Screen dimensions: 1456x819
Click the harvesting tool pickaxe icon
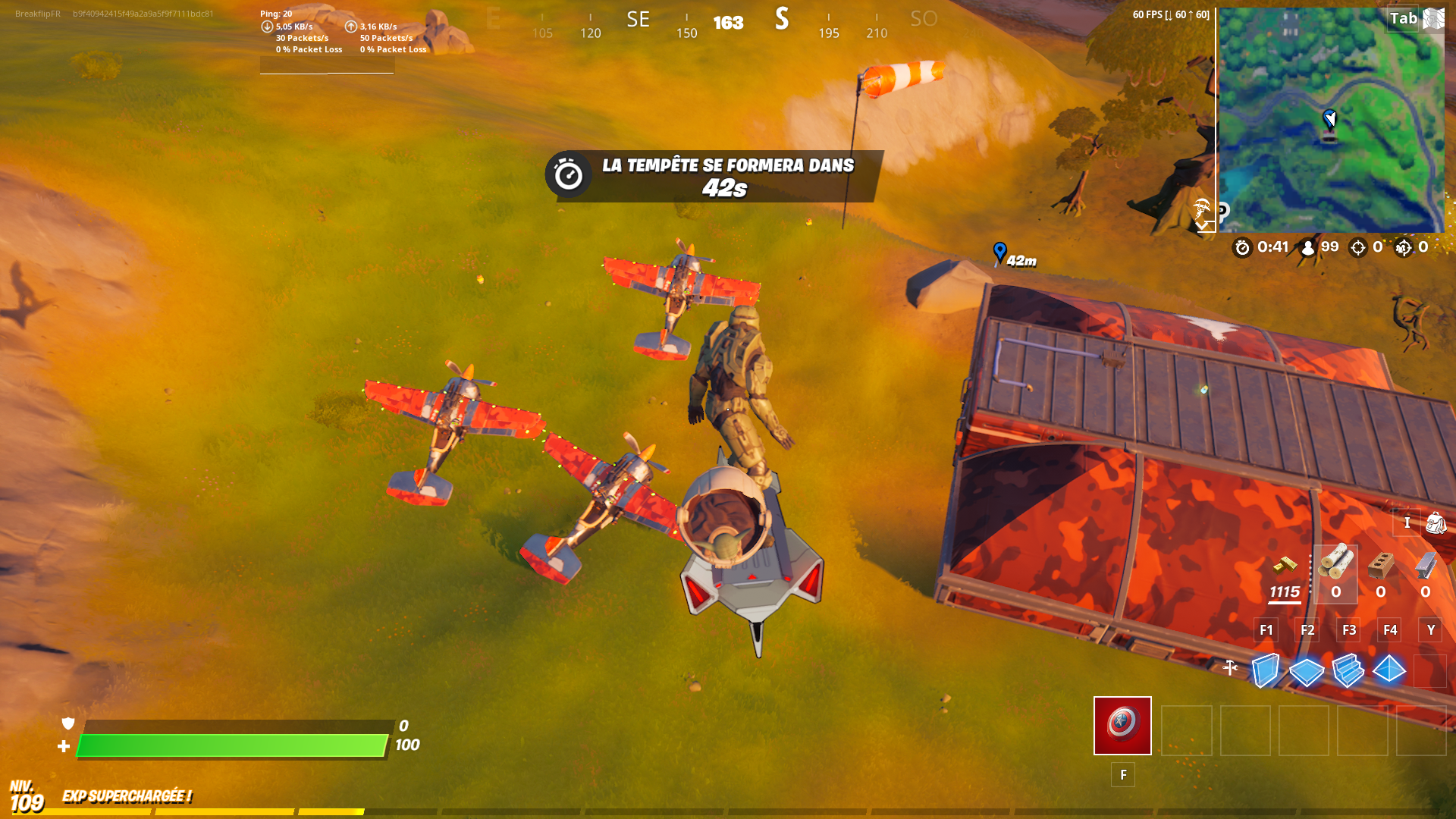1230,667
